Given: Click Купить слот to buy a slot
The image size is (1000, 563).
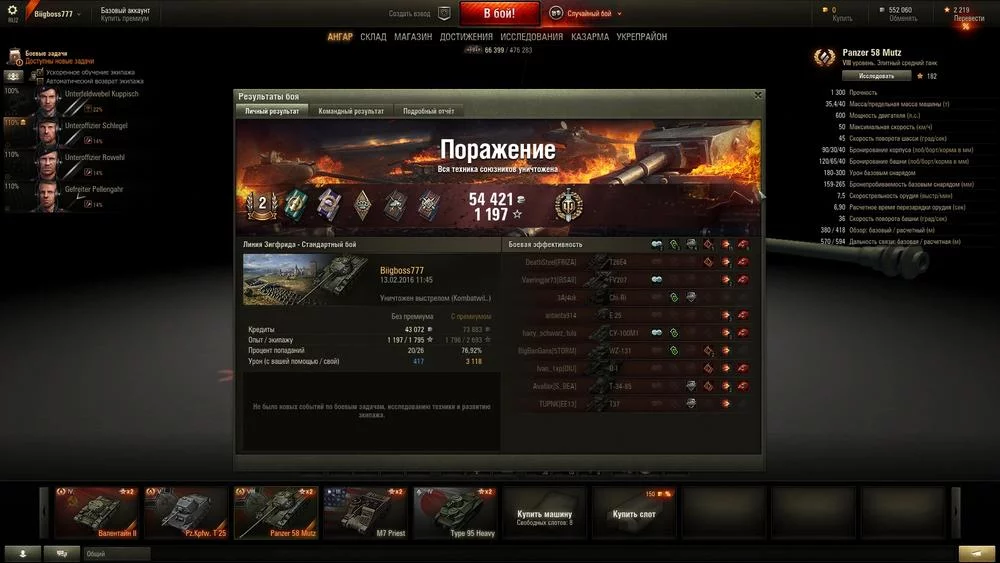Looking at the screenshot, I should tap(634, 513).
